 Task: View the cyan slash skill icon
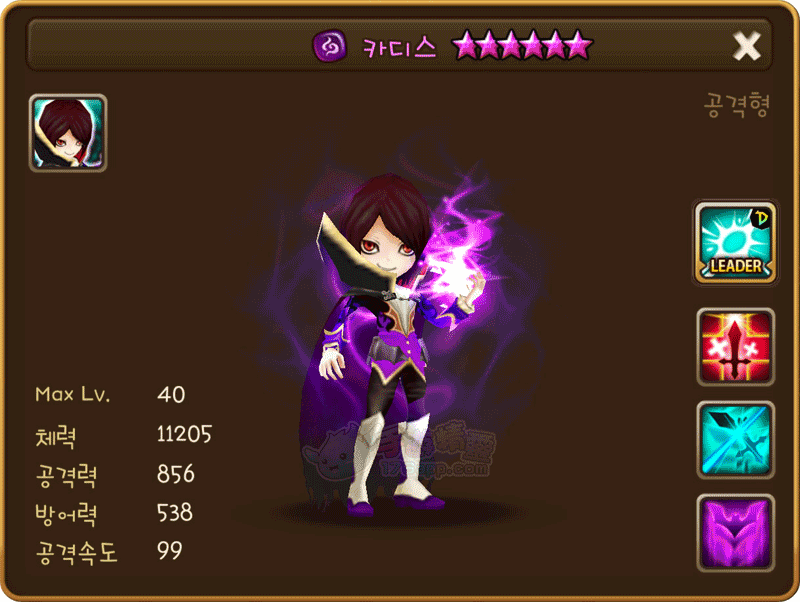click(735, 440)
